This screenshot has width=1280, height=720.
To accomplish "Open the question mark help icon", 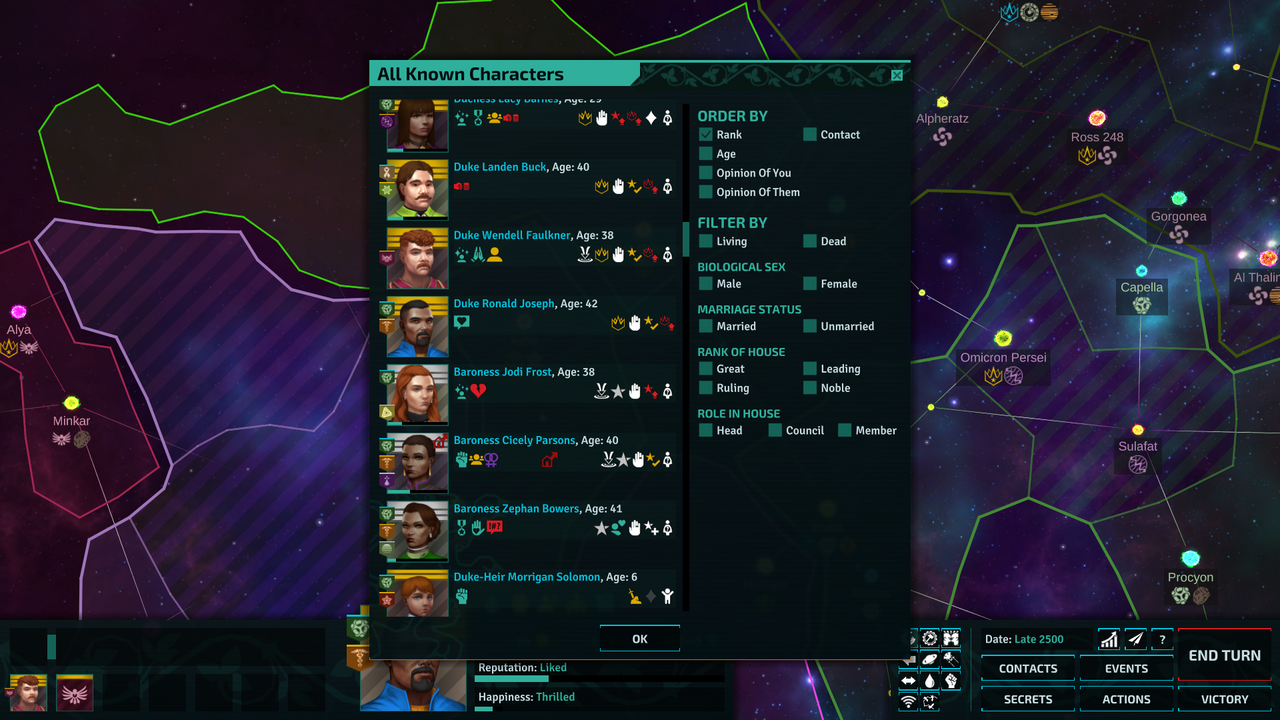I will 1161,638.
